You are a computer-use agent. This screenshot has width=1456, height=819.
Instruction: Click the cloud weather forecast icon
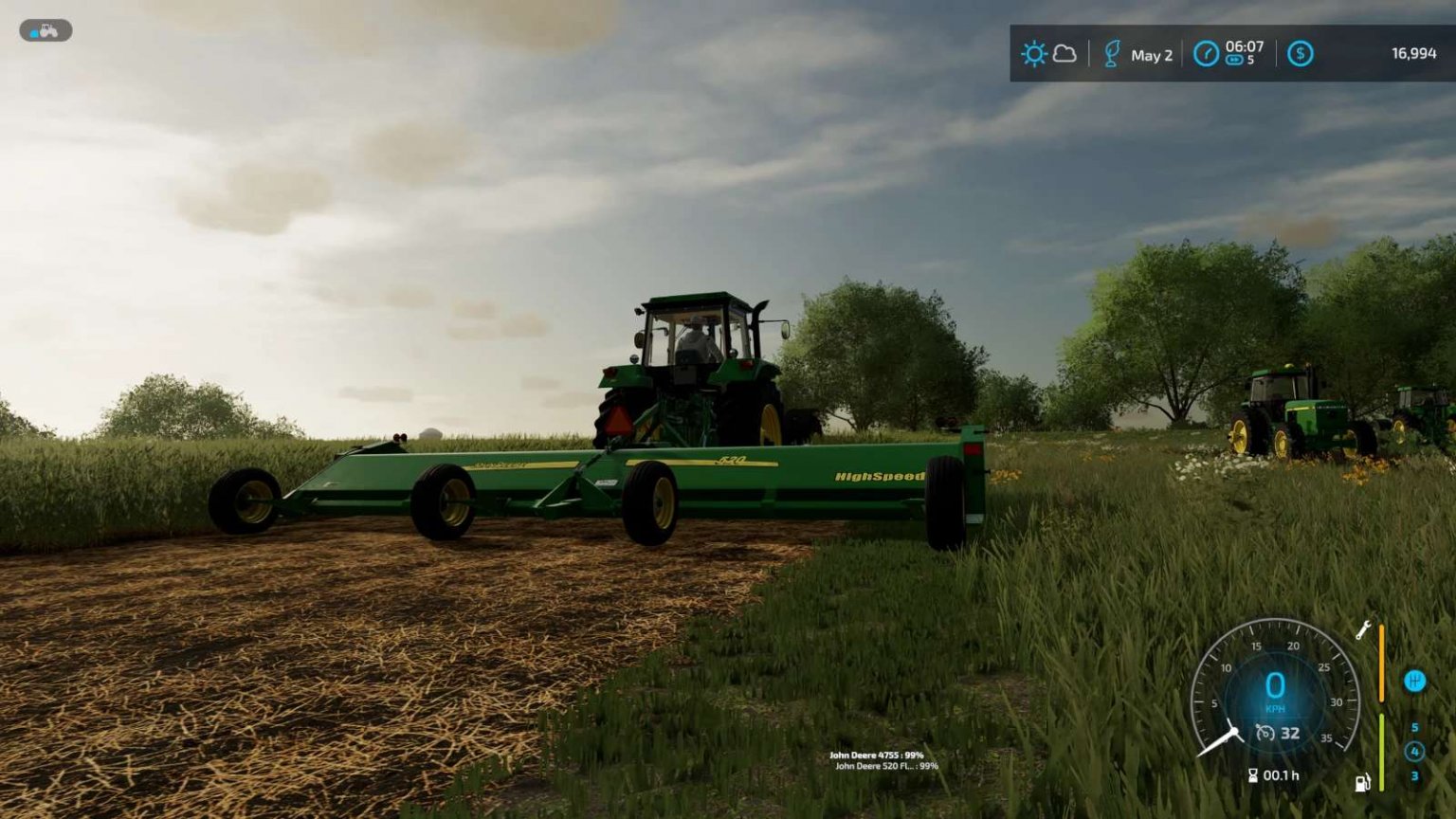pos(1065,55)
